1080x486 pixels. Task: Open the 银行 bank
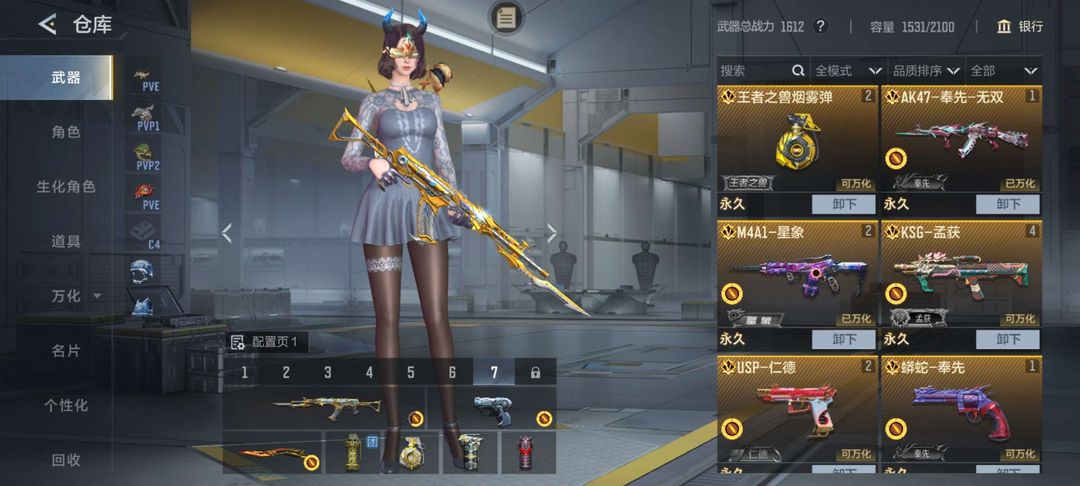coord(1020,27)
